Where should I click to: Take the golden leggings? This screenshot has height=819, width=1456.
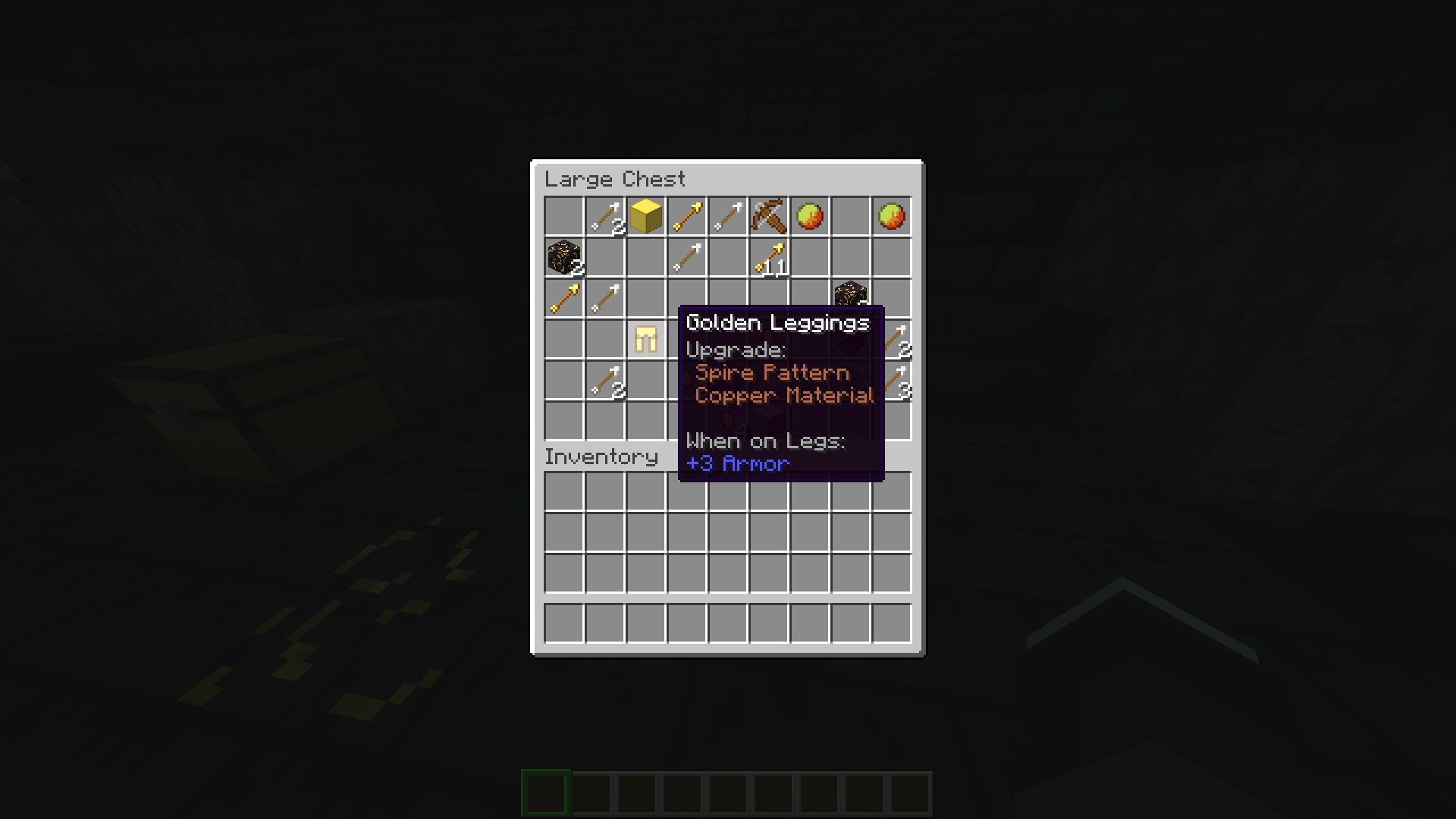[645, 339]
